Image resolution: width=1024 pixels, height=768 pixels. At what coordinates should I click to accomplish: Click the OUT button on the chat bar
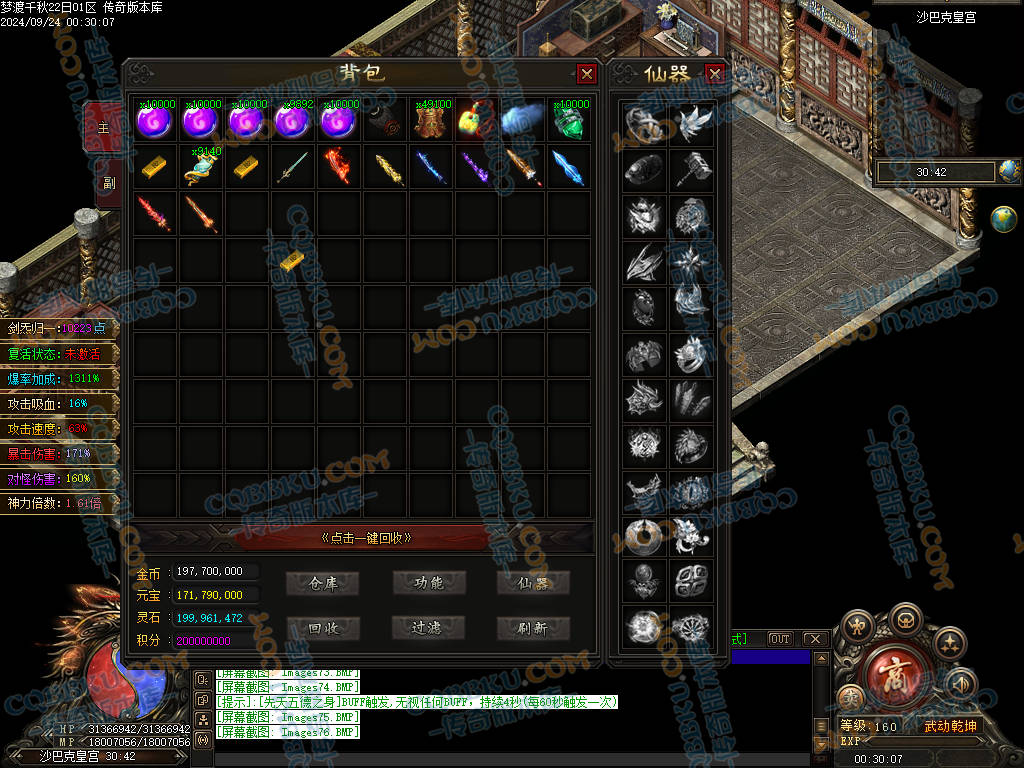[779, 639]
